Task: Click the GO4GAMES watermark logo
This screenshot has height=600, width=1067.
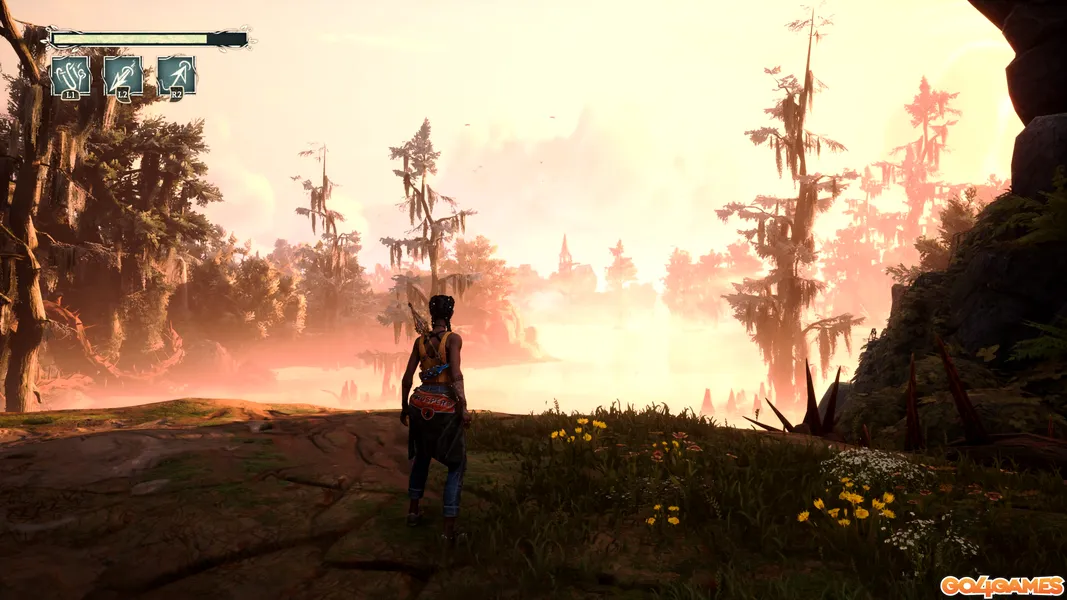Action: tap(1000, 585)
